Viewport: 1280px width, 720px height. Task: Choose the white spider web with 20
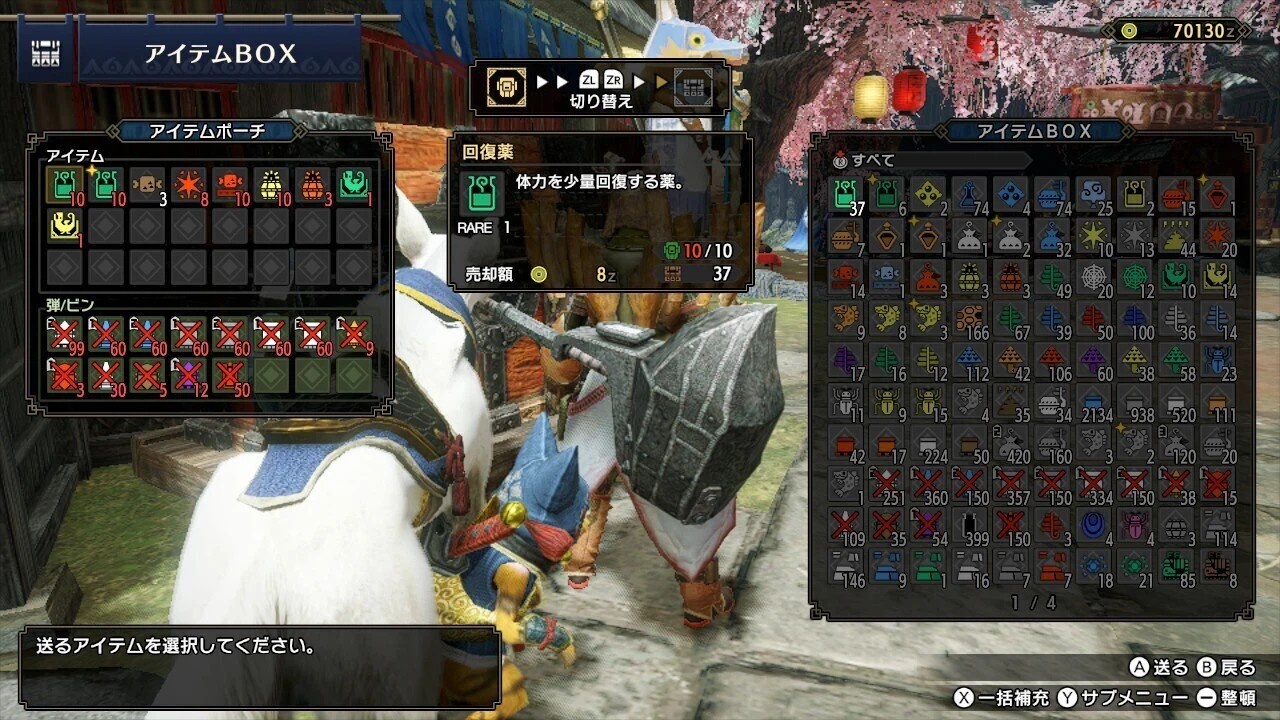click(1093, 276)
